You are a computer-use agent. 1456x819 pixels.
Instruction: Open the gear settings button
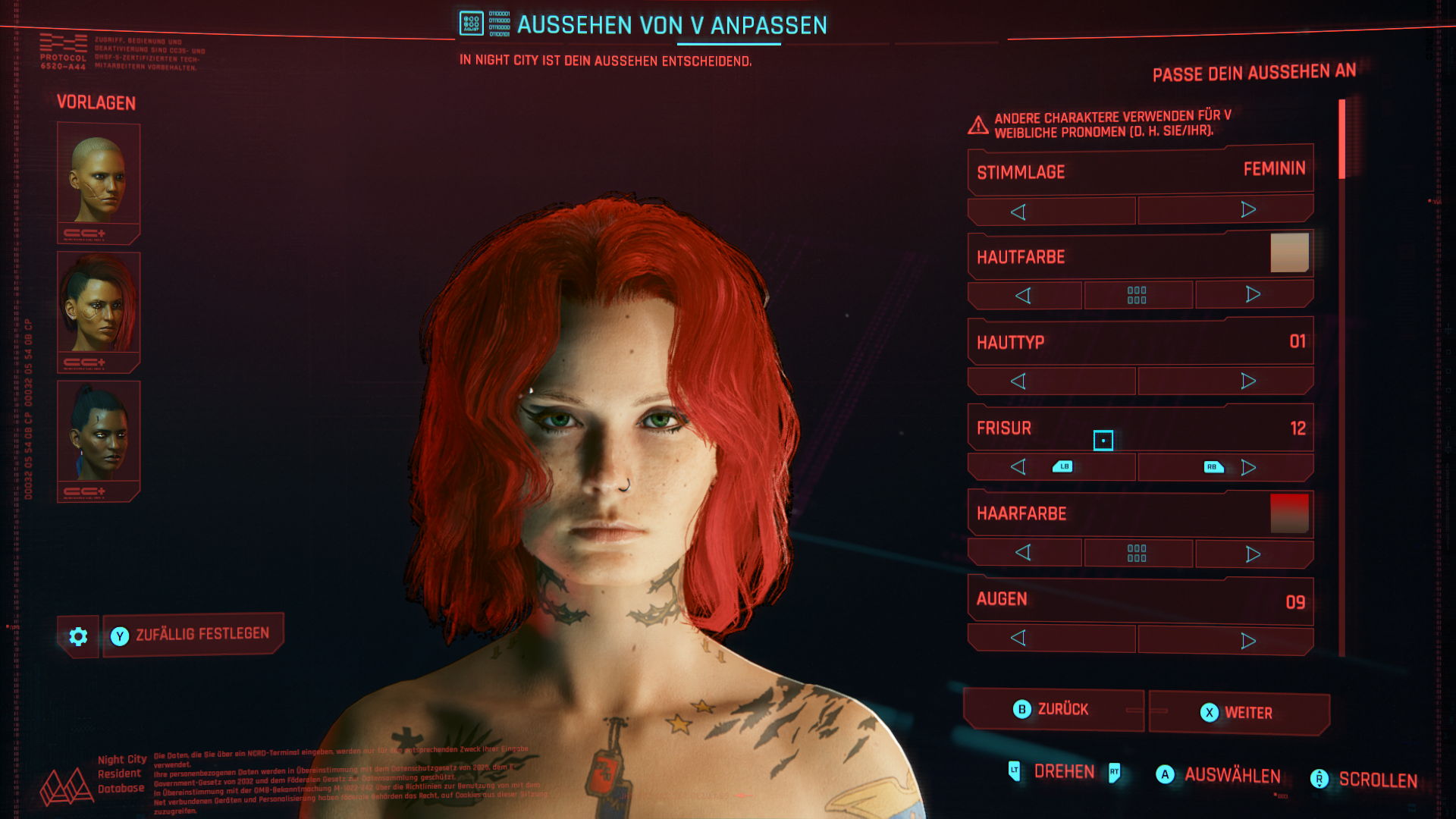[78, 636]
